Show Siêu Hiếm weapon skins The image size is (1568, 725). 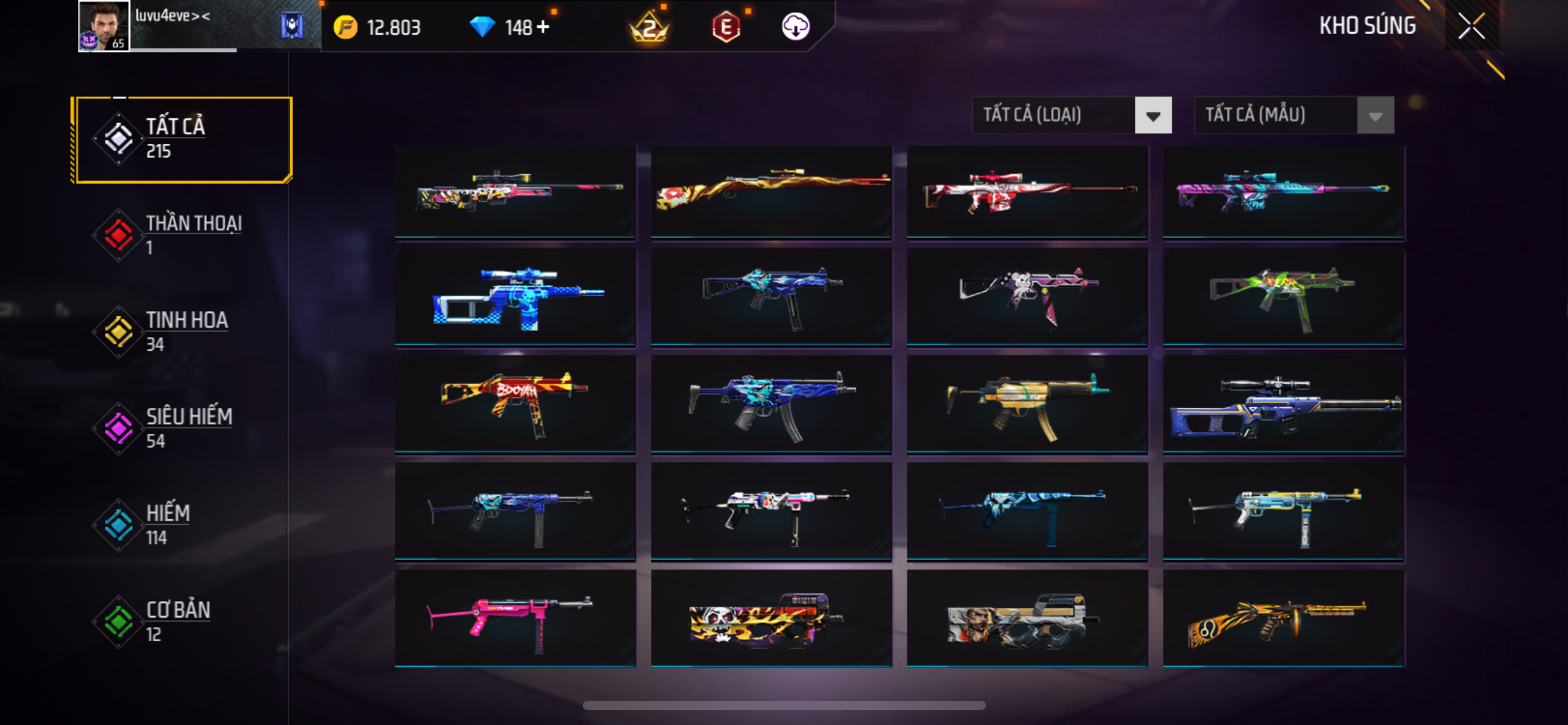pos(181,429)
